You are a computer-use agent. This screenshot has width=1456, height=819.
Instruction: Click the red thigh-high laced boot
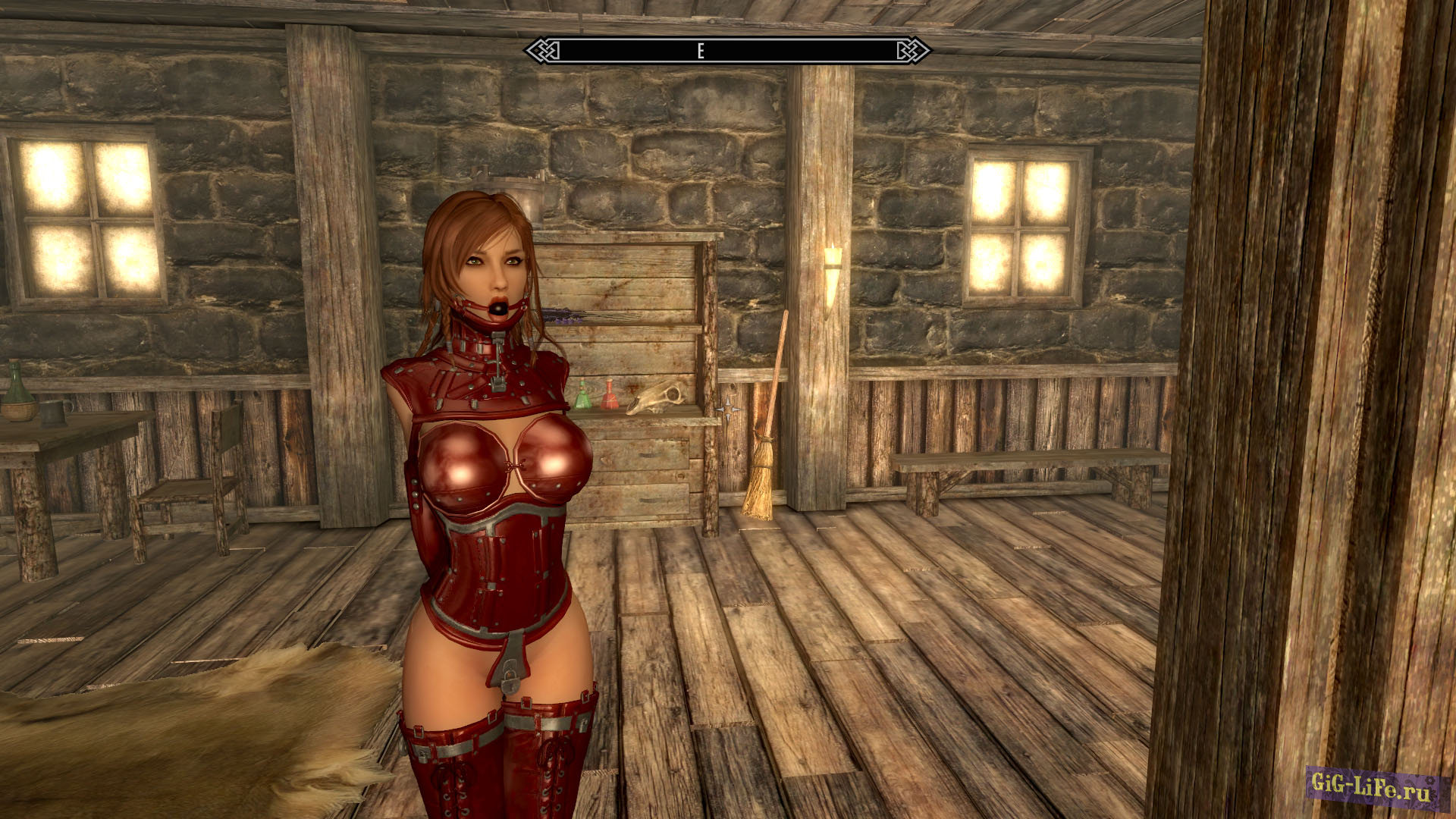coord(451,766)
